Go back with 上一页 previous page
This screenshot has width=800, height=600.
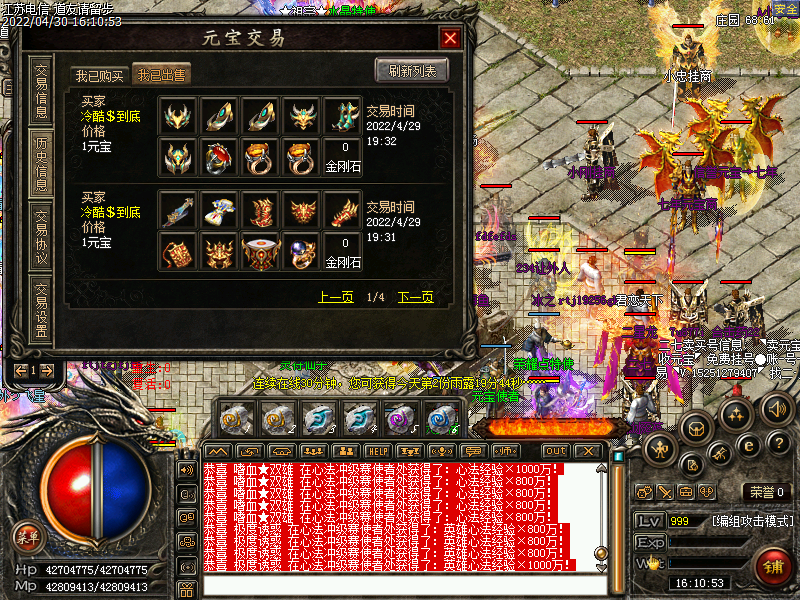pos(336,297)
